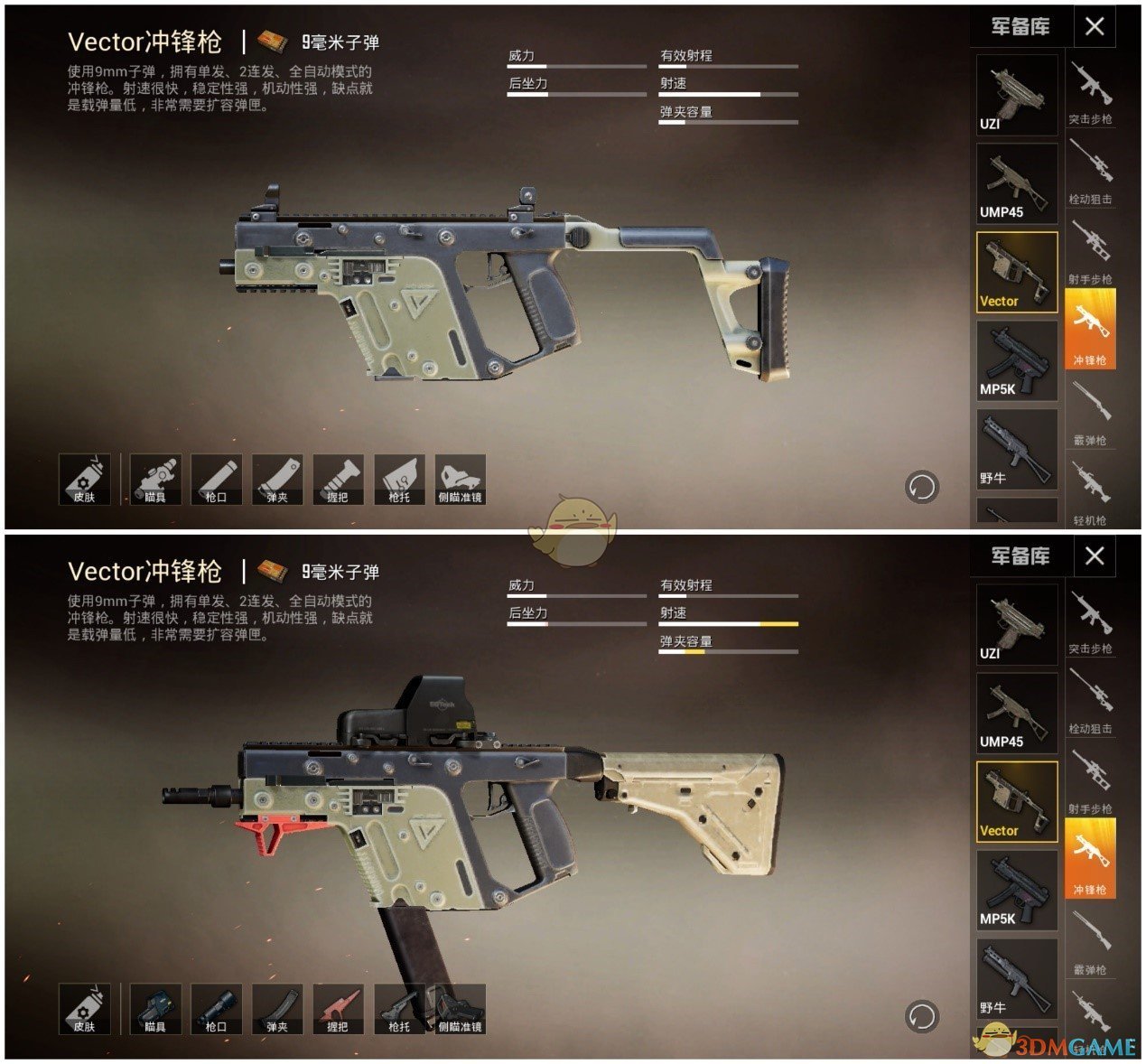Click the equipped side sight slot
Screen dimensions: 1146x1064
(x=460, y=1008)
